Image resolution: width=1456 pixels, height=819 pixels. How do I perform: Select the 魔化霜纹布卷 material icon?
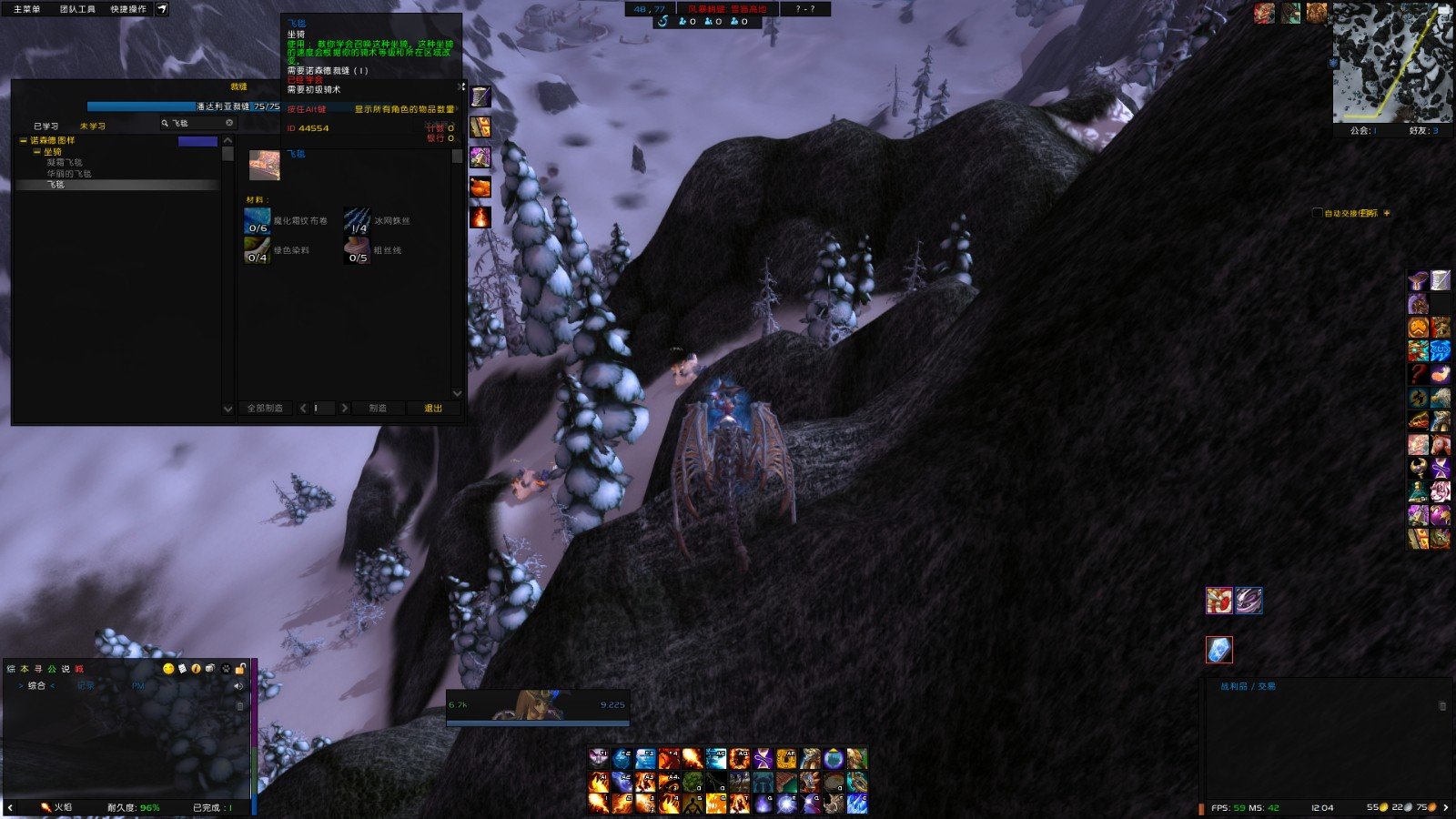coord(258,221)
